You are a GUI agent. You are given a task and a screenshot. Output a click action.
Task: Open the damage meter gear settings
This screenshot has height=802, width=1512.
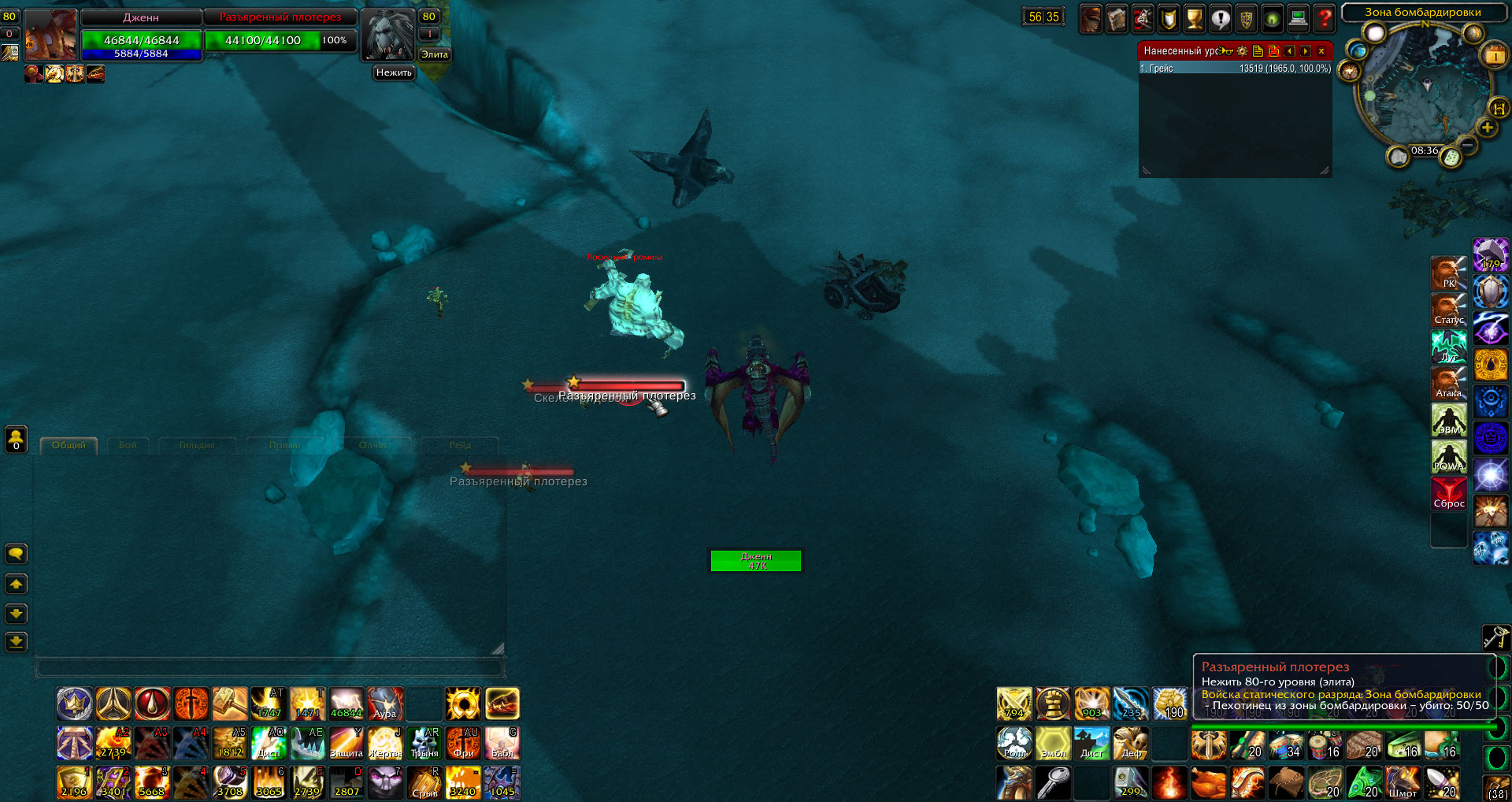point(1242,51)
